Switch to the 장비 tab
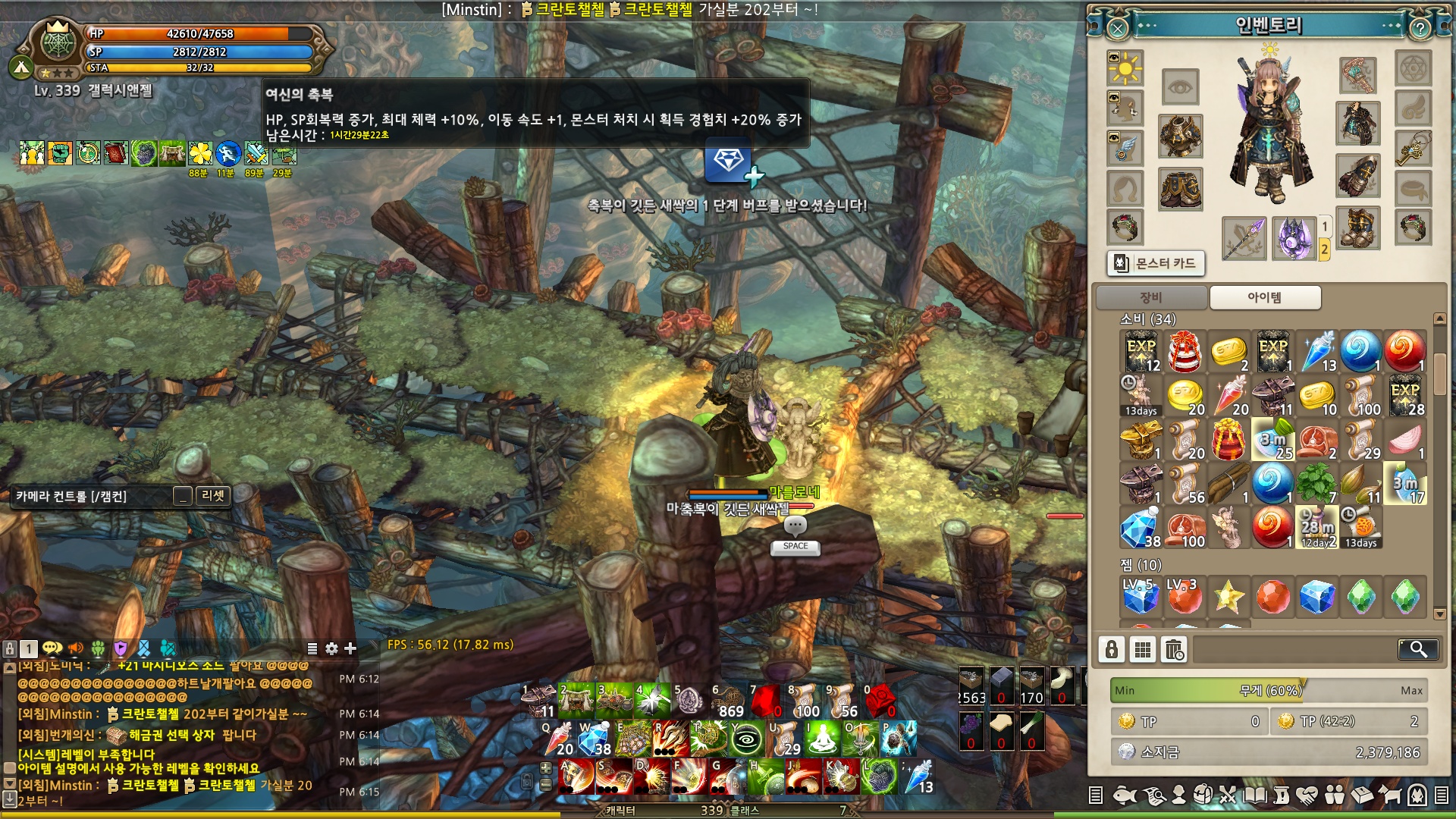 point(1151,297)
